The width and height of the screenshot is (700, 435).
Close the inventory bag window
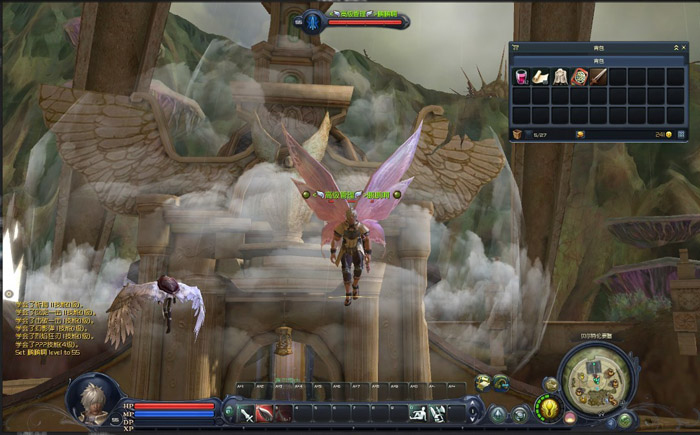click(683, 46)
